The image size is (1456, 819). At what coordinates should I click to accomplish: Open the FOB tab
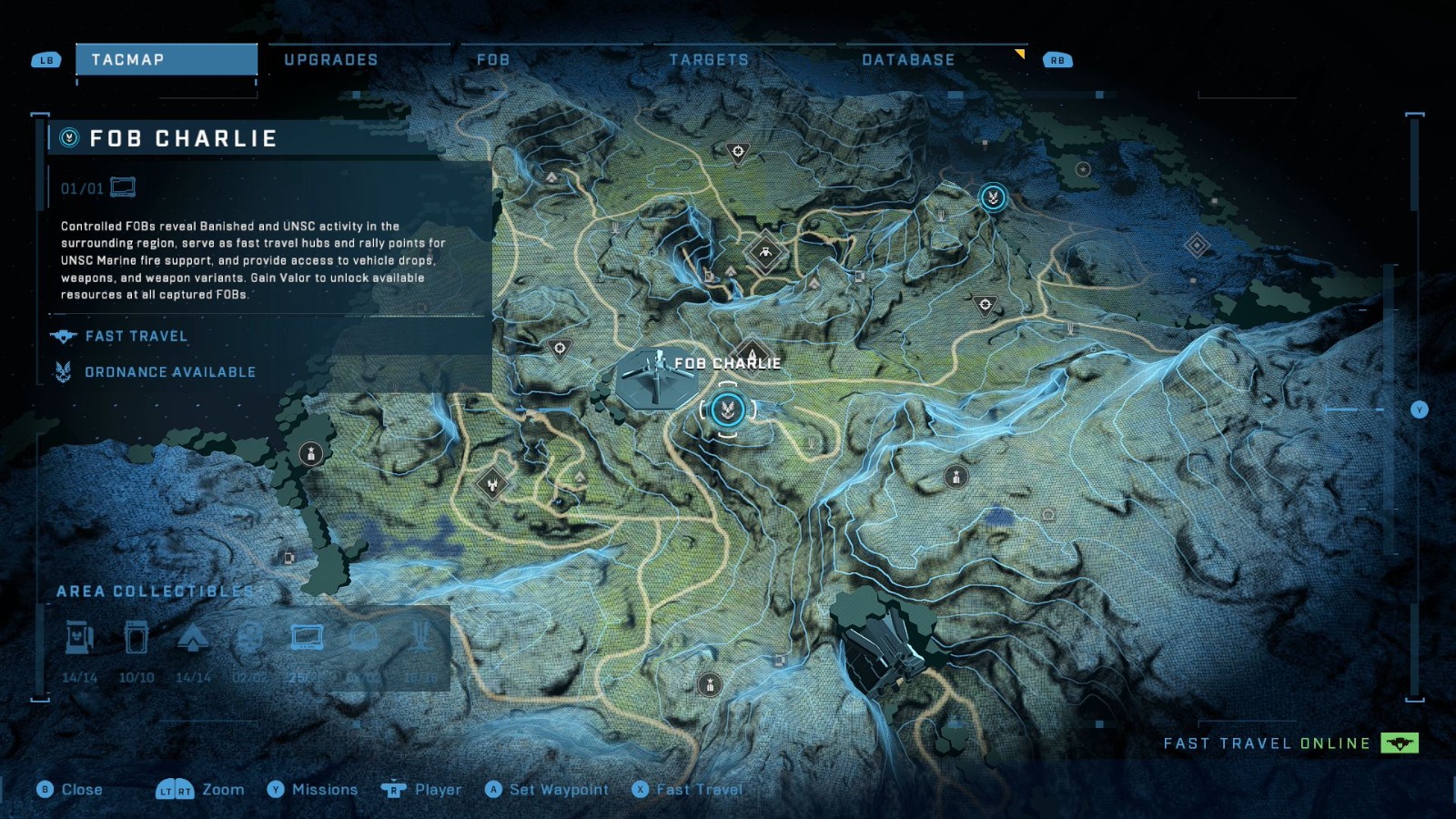492,59
